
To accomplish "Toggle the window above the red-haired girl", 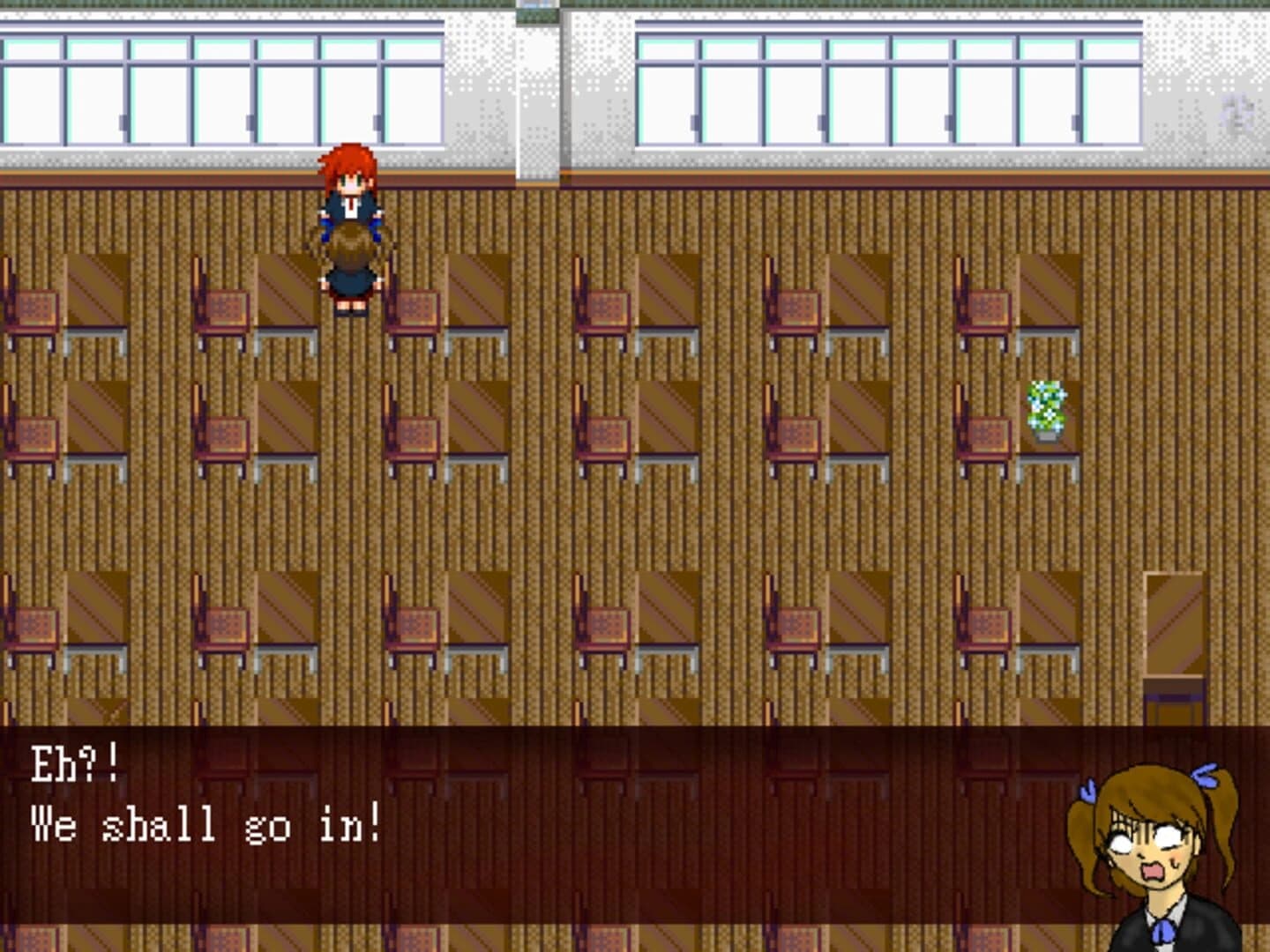I will click(x=353, y=88).
